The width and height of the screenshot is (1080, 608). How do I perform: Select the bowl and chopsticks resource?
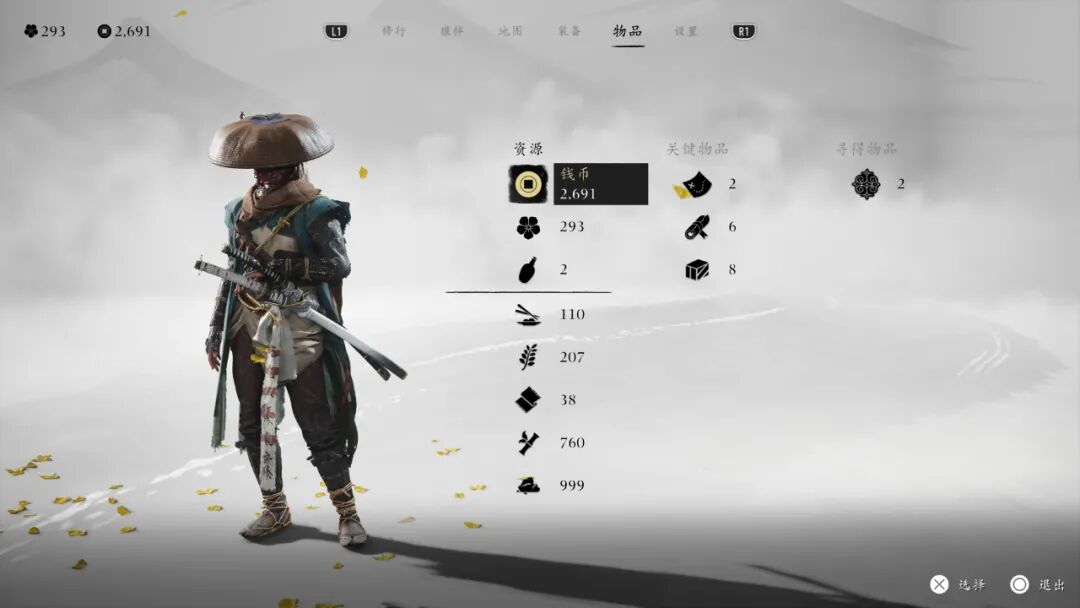tap(529, 315)
